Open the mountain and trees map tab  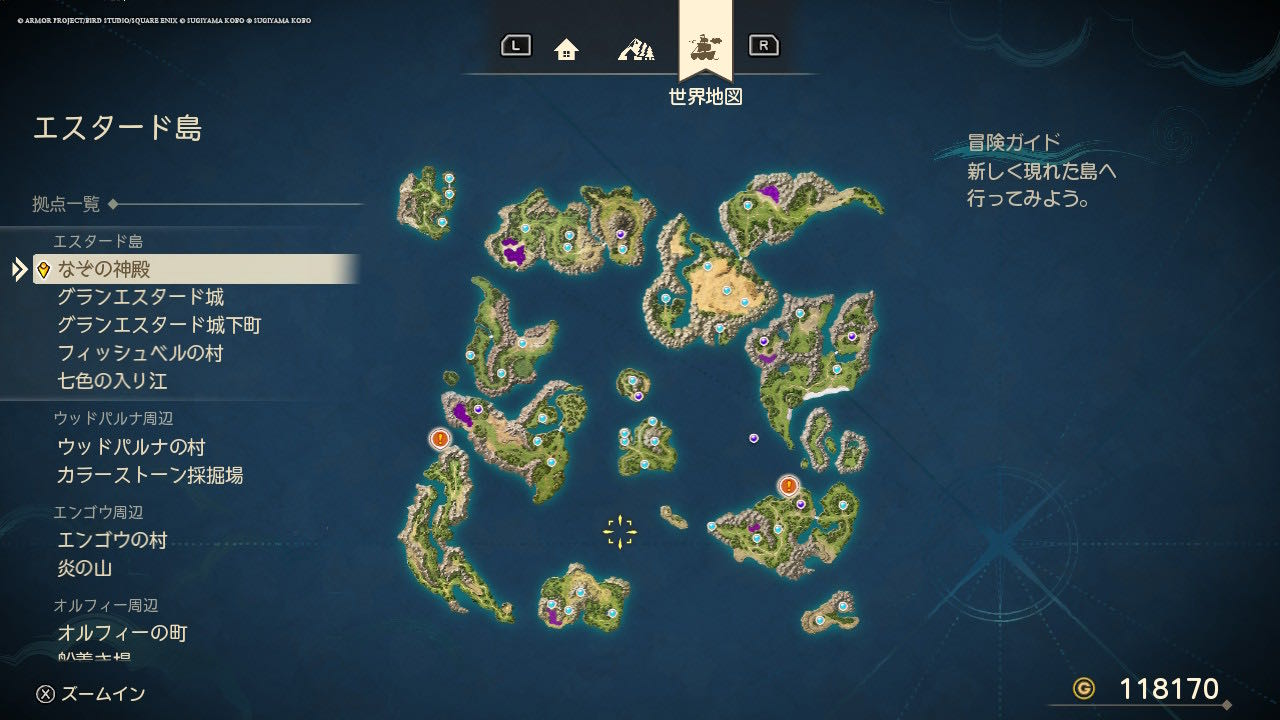click(636, 48)
